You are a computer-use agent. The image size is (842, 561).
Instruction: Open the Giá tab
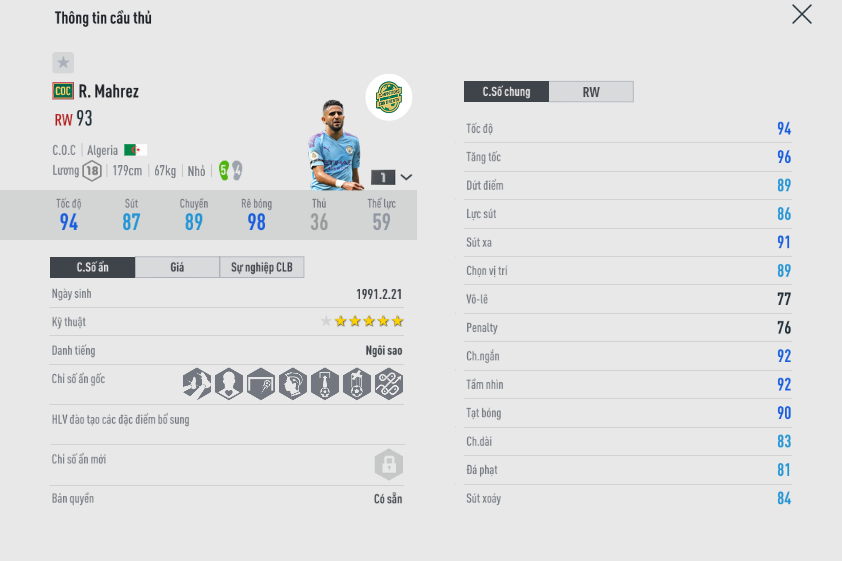tap(177, 267)
